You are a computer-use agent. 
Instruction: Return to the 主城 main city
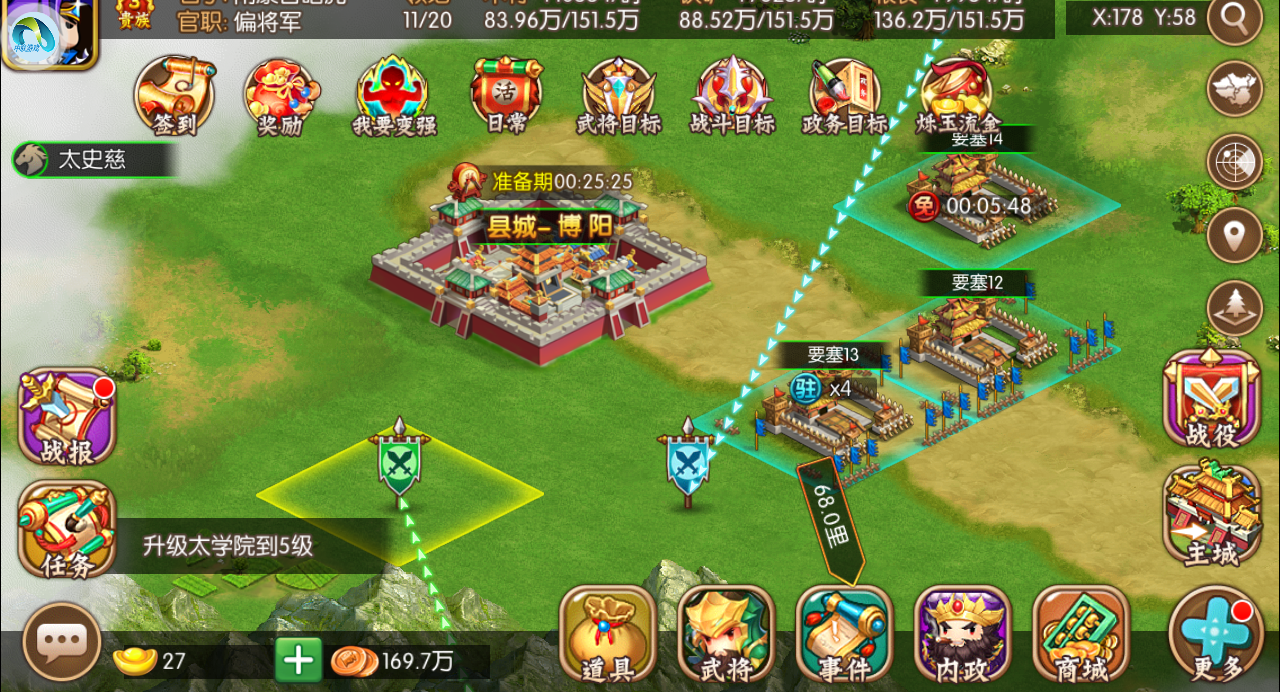click(1212, 512)
